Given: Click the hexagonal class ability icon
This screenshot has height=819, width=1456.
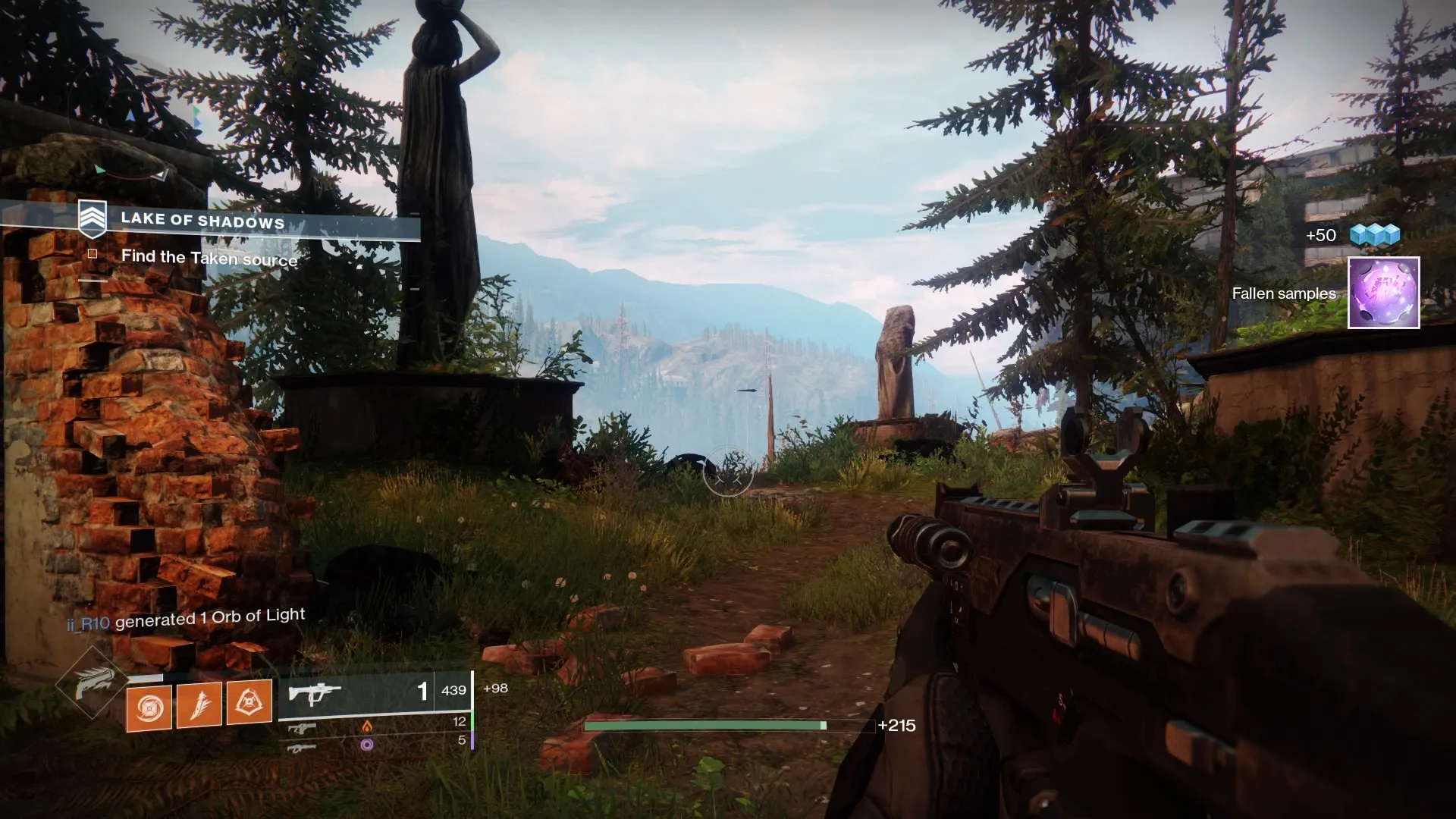Looking at the screenshot, I should click(x=249, y=702).
